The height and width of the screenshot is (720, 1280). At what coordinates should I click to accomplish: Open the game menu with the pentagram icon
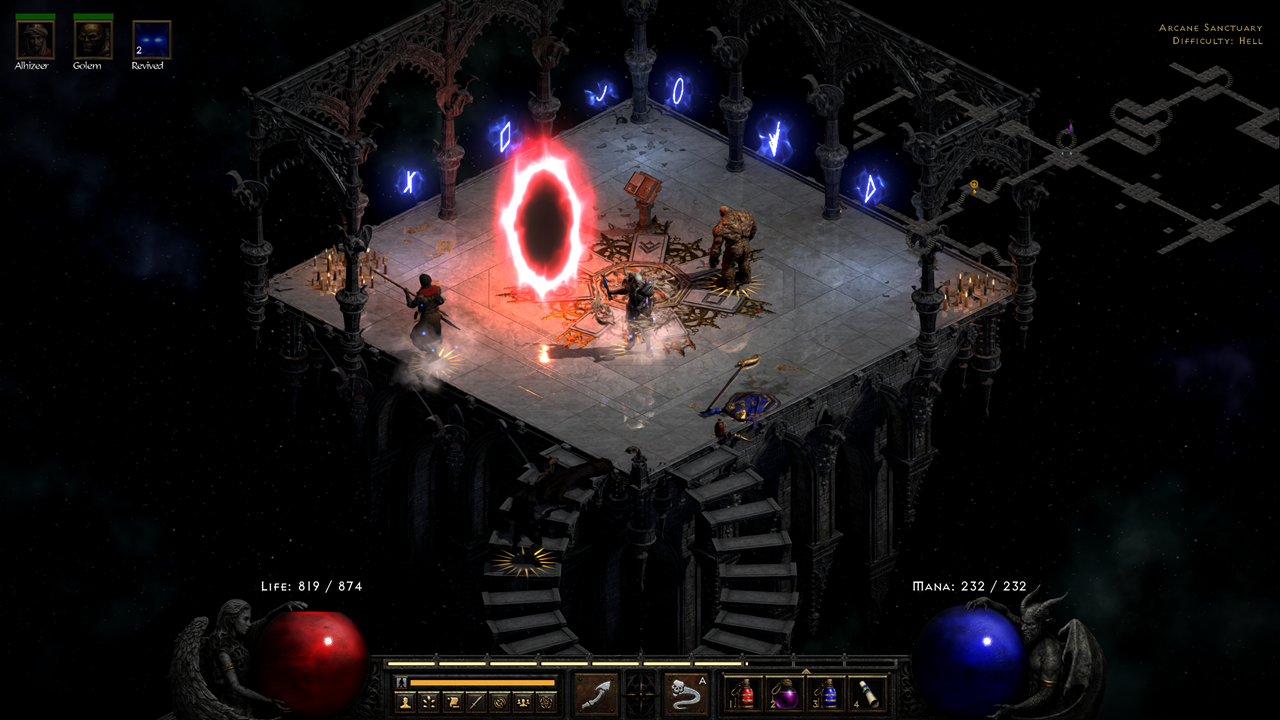545,702
